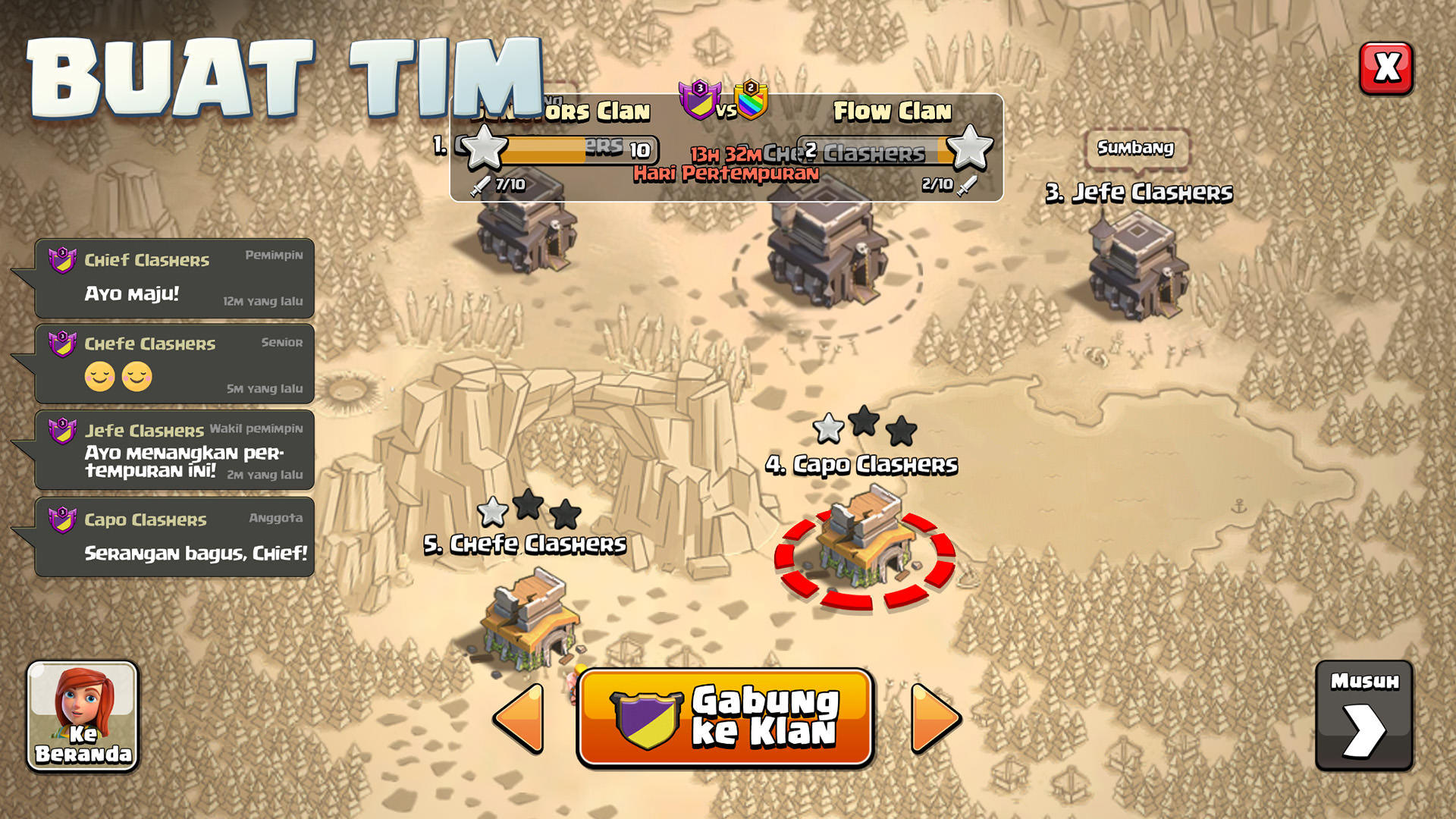Click Capo Clashers clan badge in chat
Viewport: 1456px width, 819px height.
point(62,520)
